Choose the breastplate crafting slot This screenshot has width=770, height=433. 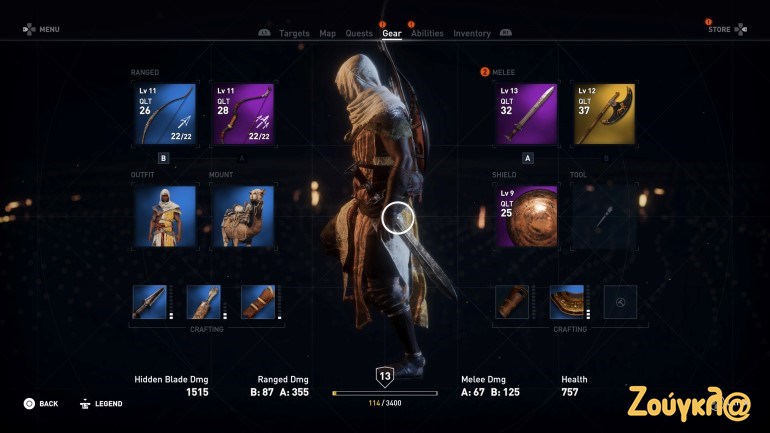[567, 302]
